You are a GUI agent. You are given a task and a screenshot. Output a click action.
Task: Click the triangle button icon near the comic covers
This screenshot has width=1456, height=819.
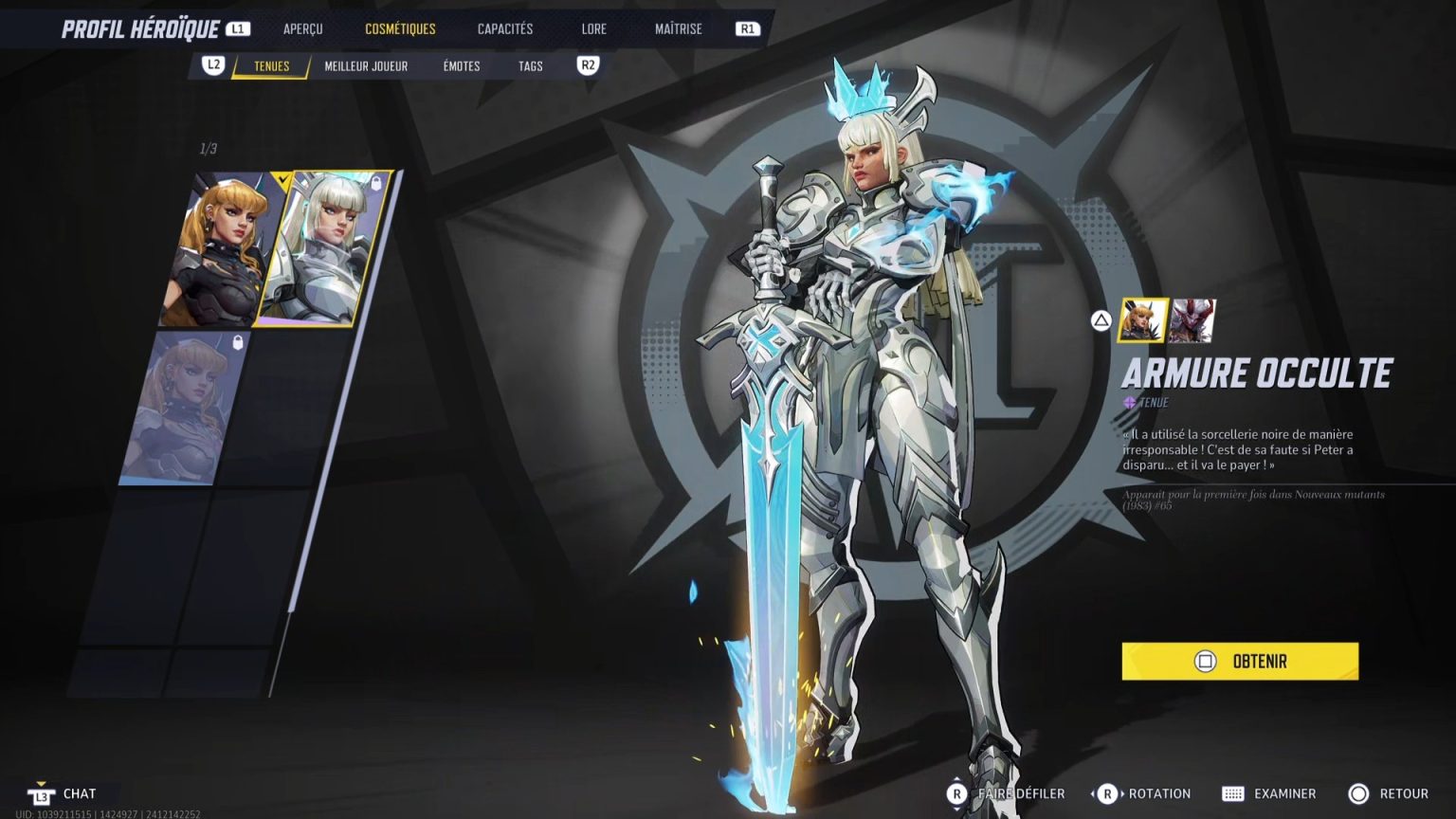tap(1100, 320)
